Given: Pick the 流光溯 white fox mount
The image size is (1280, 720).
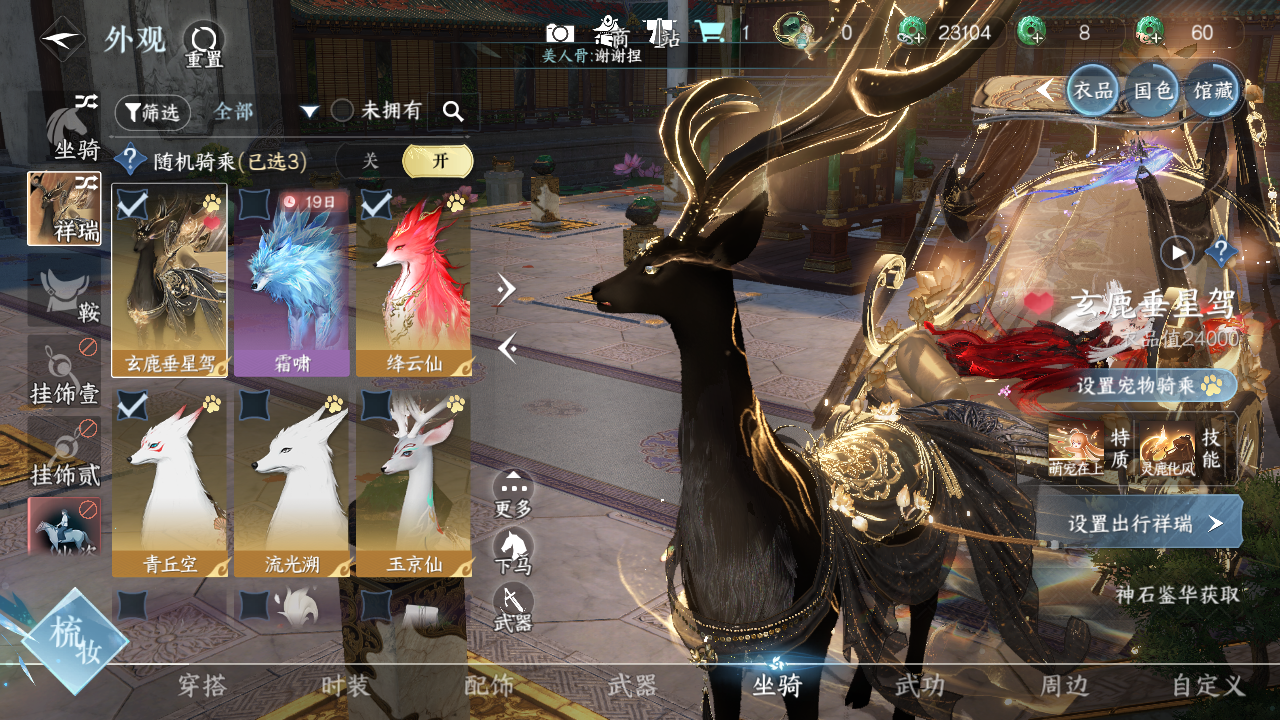Looking at the screenshot, I should pos(292,482).
